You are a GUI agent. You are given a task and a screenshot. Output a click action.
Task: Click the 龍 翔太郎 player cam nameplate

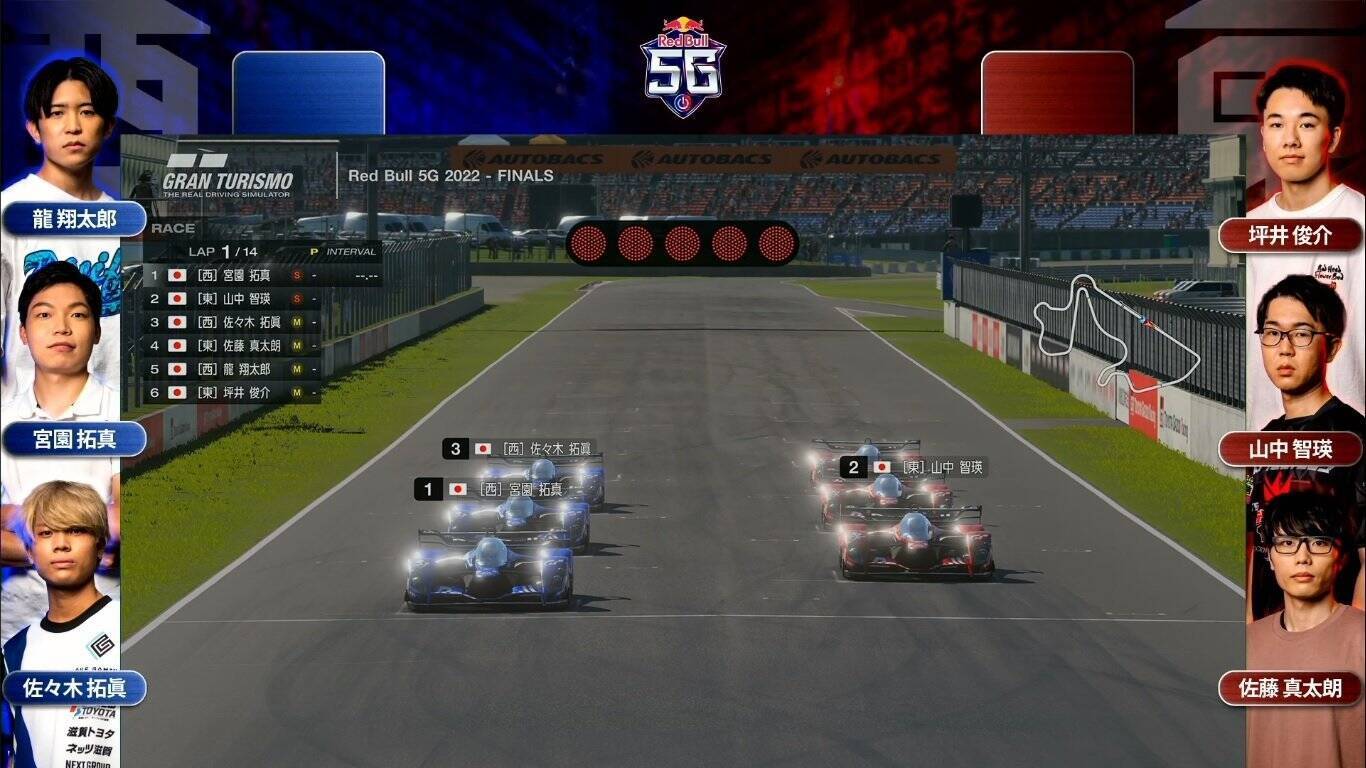(x=74, y=219)
